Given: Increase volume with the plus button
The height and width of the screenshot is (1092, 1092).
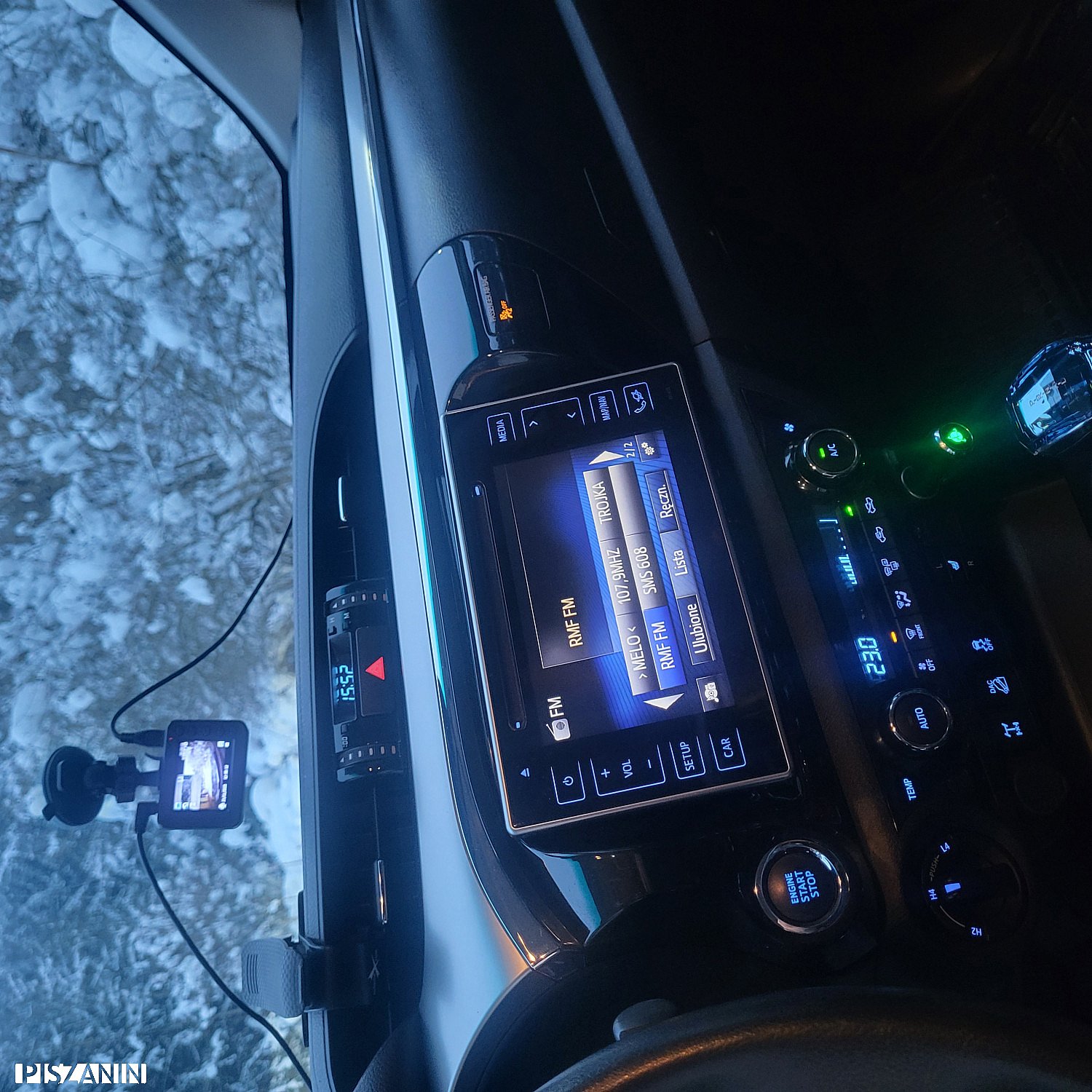Looking at the screenshot, I should [x=606, y=772].
